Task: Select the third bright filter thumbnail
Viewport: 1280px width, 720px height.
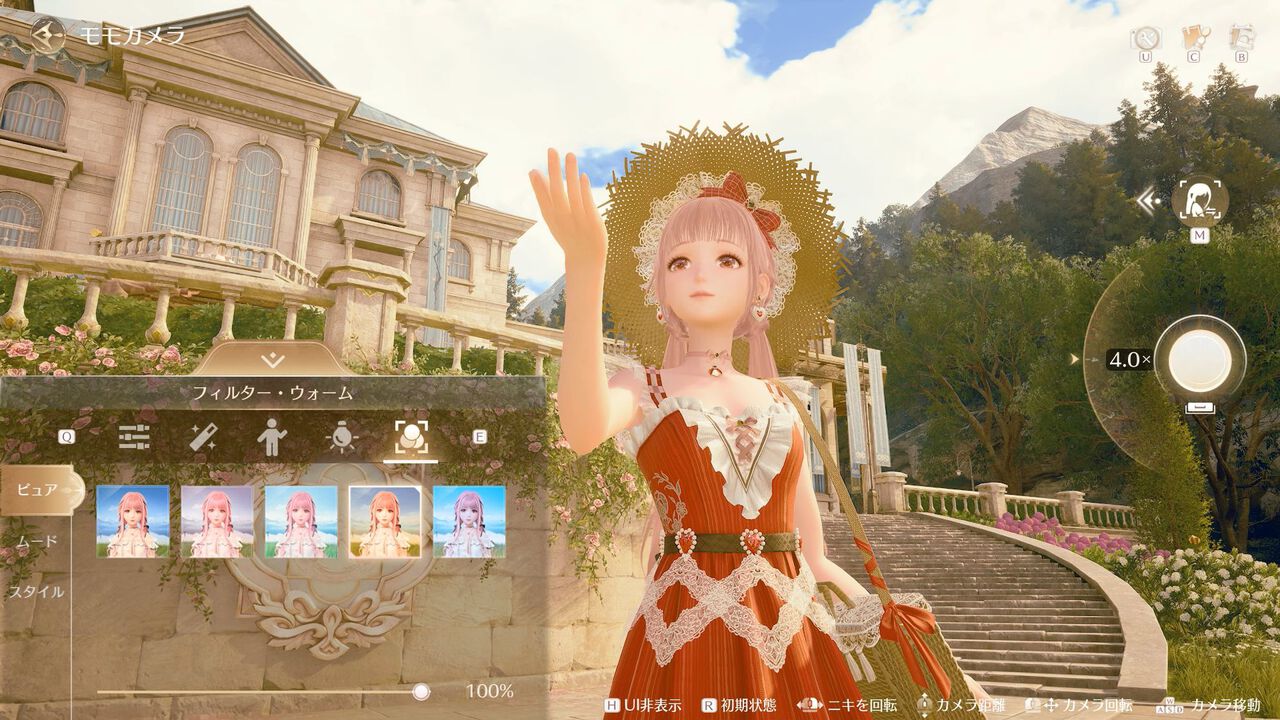Action: (x=301, y=521)
